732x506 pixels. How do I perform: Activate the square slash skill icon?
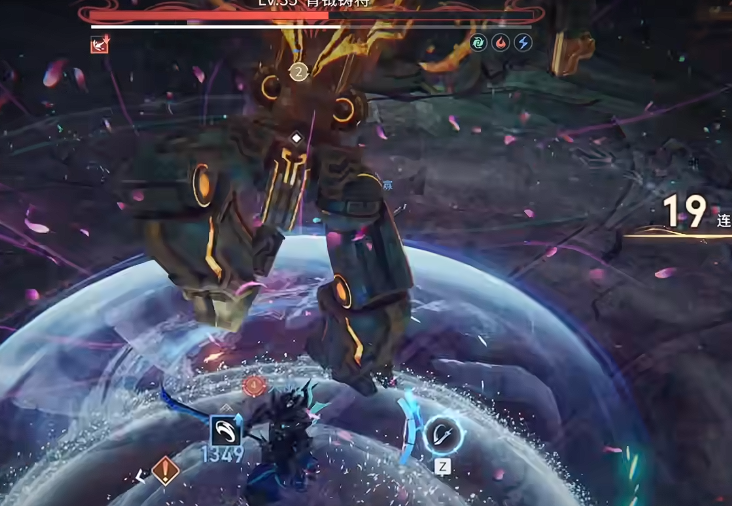225,431
